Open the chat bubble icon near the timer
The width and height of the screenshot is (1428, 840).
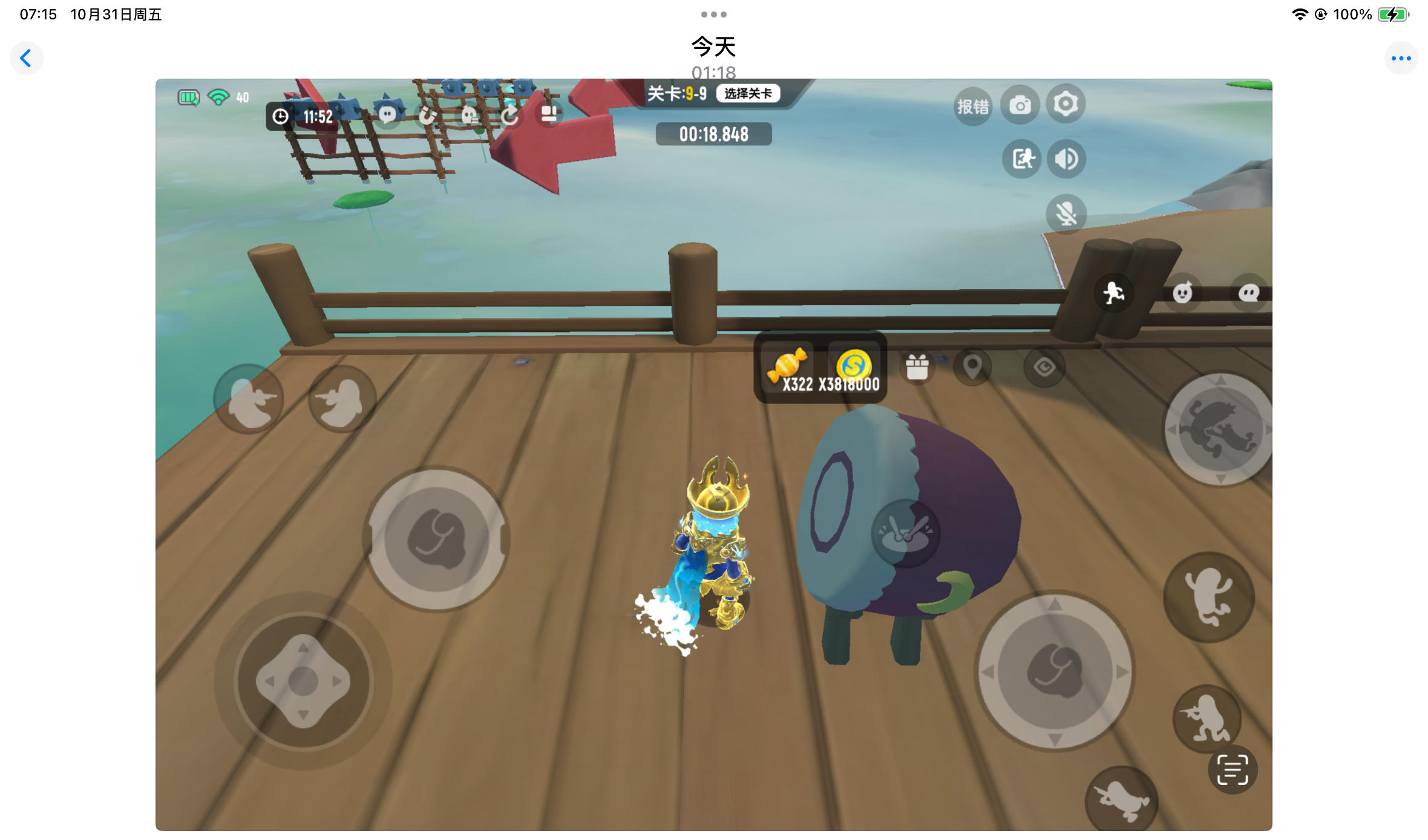(x=388, y=115)
